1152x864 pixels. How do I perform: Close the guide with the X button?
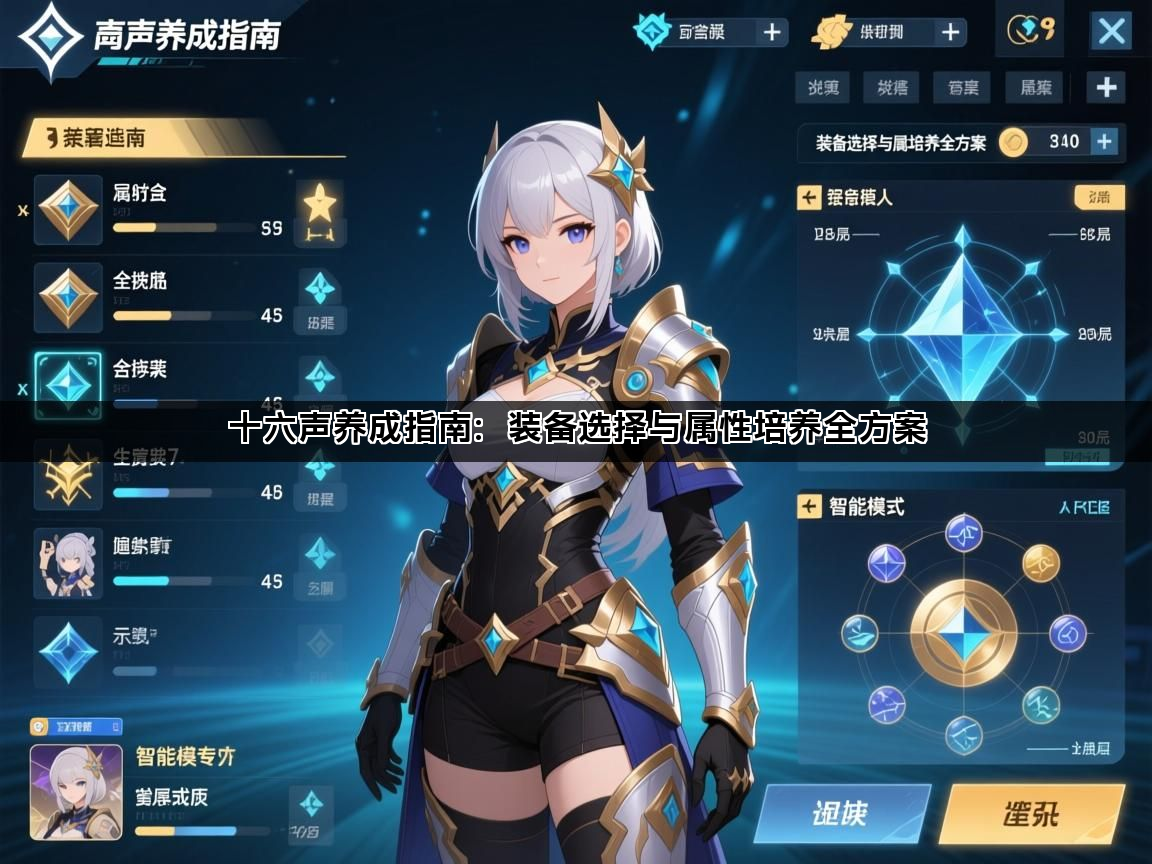click(1111, 31)
